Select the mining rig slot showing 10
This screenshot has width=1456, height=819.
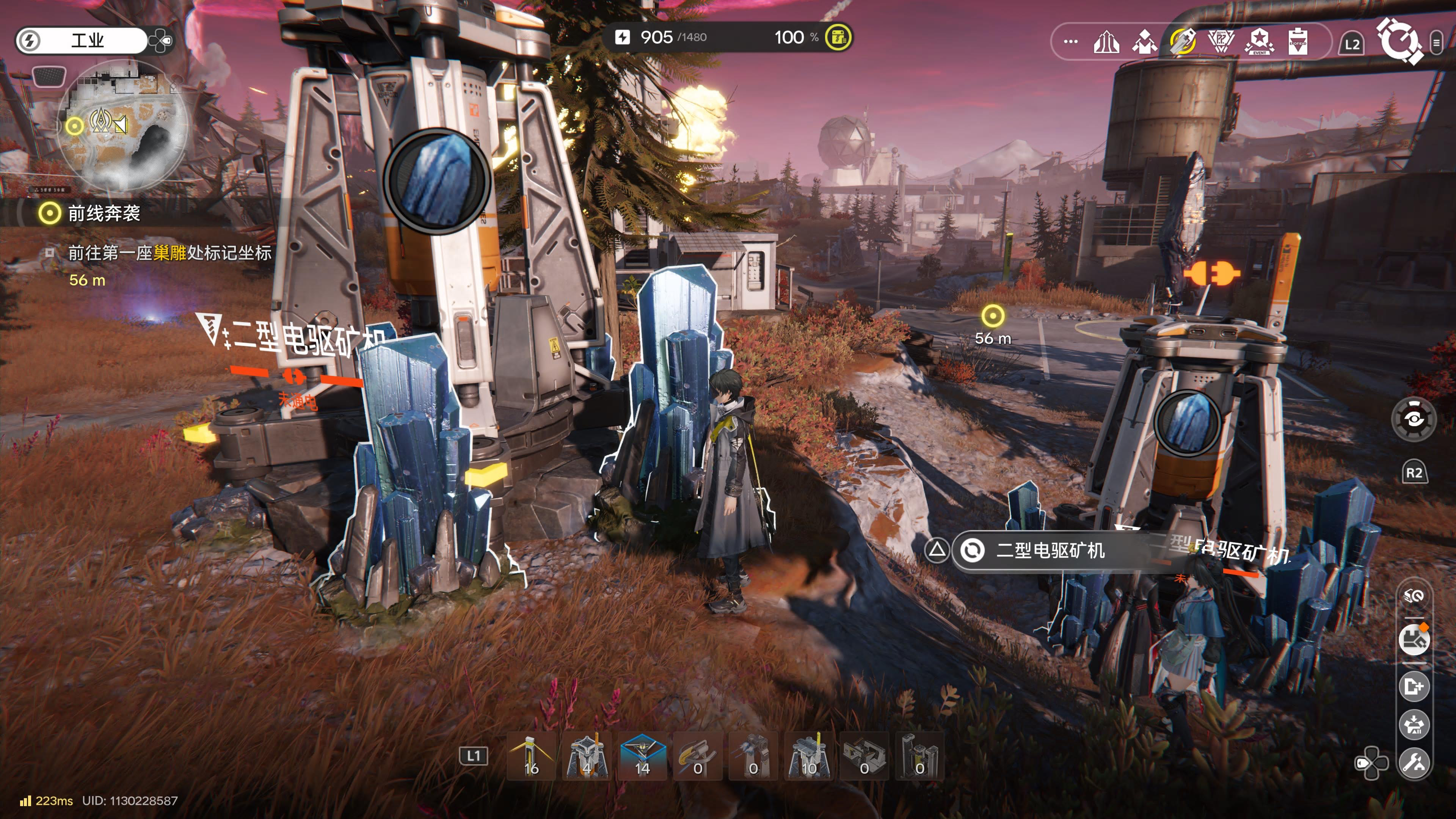[x=808, y=756]
